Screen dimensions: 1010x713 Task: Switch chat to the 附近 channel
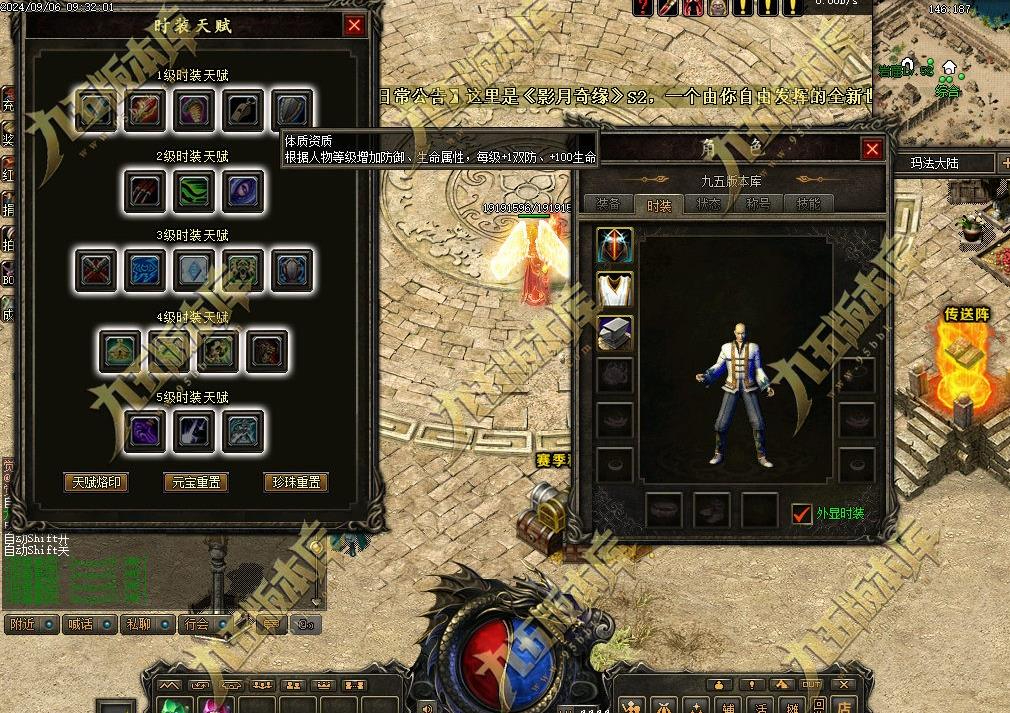click(23, 624)
